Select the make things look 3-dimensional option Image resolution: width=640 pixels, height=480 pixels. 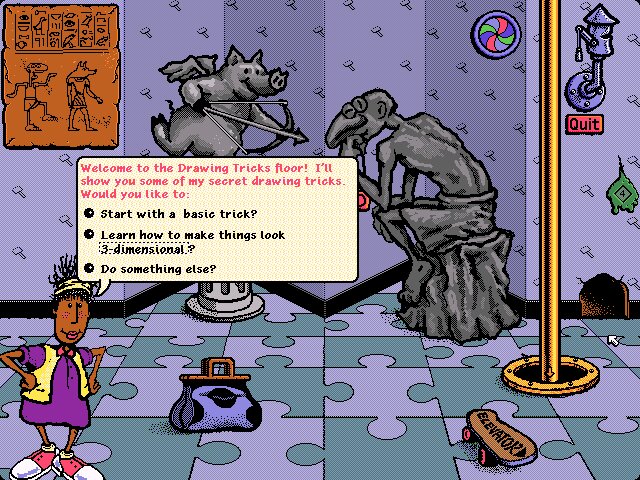(x=190, y=241)
